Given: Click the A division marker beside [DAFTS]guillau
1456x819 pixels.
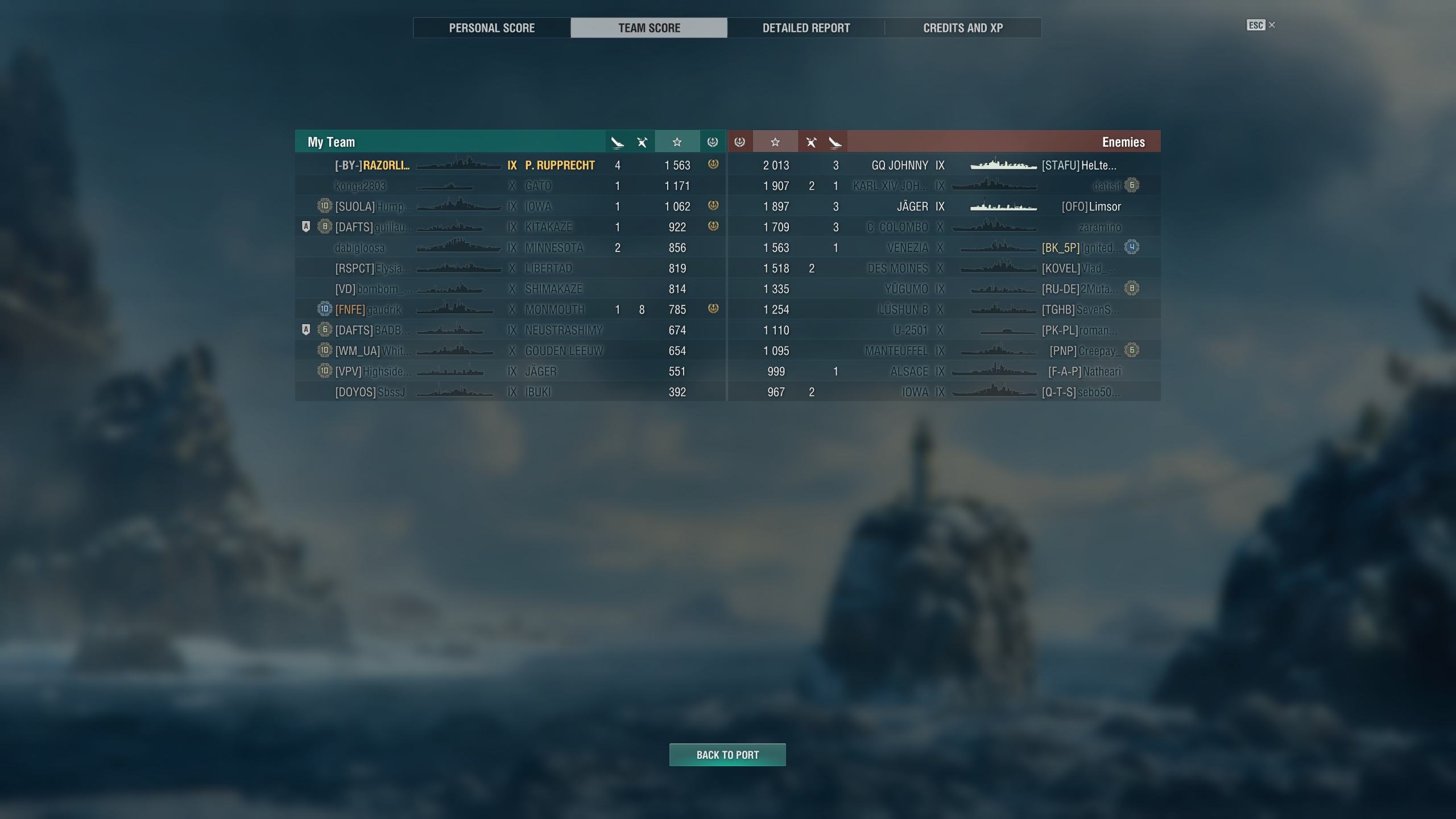Looking at the screenshot, I should pyautogui.click(x=307, y=226).
